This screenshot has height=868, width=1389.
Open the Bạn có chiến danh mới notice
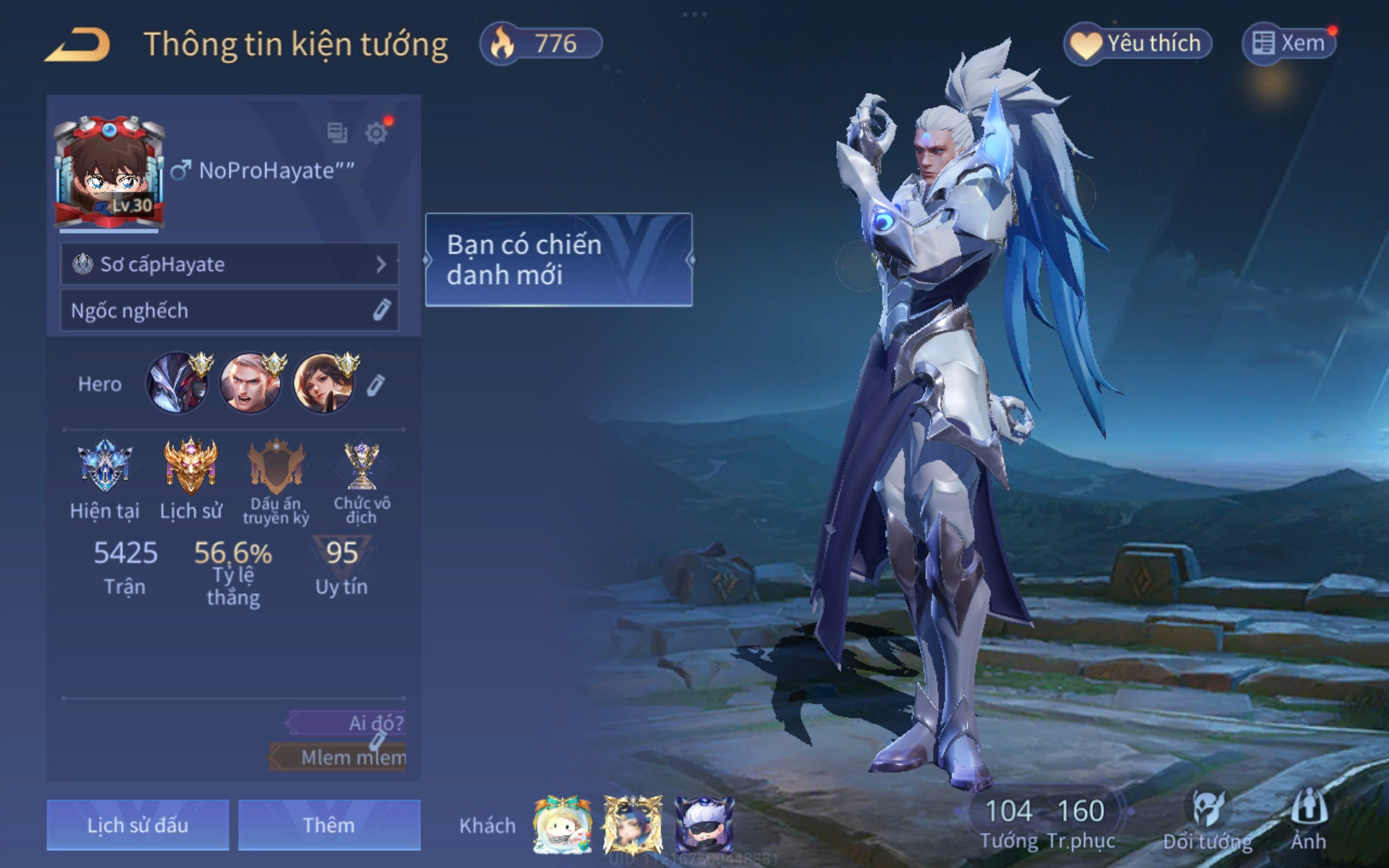[558, 259]
